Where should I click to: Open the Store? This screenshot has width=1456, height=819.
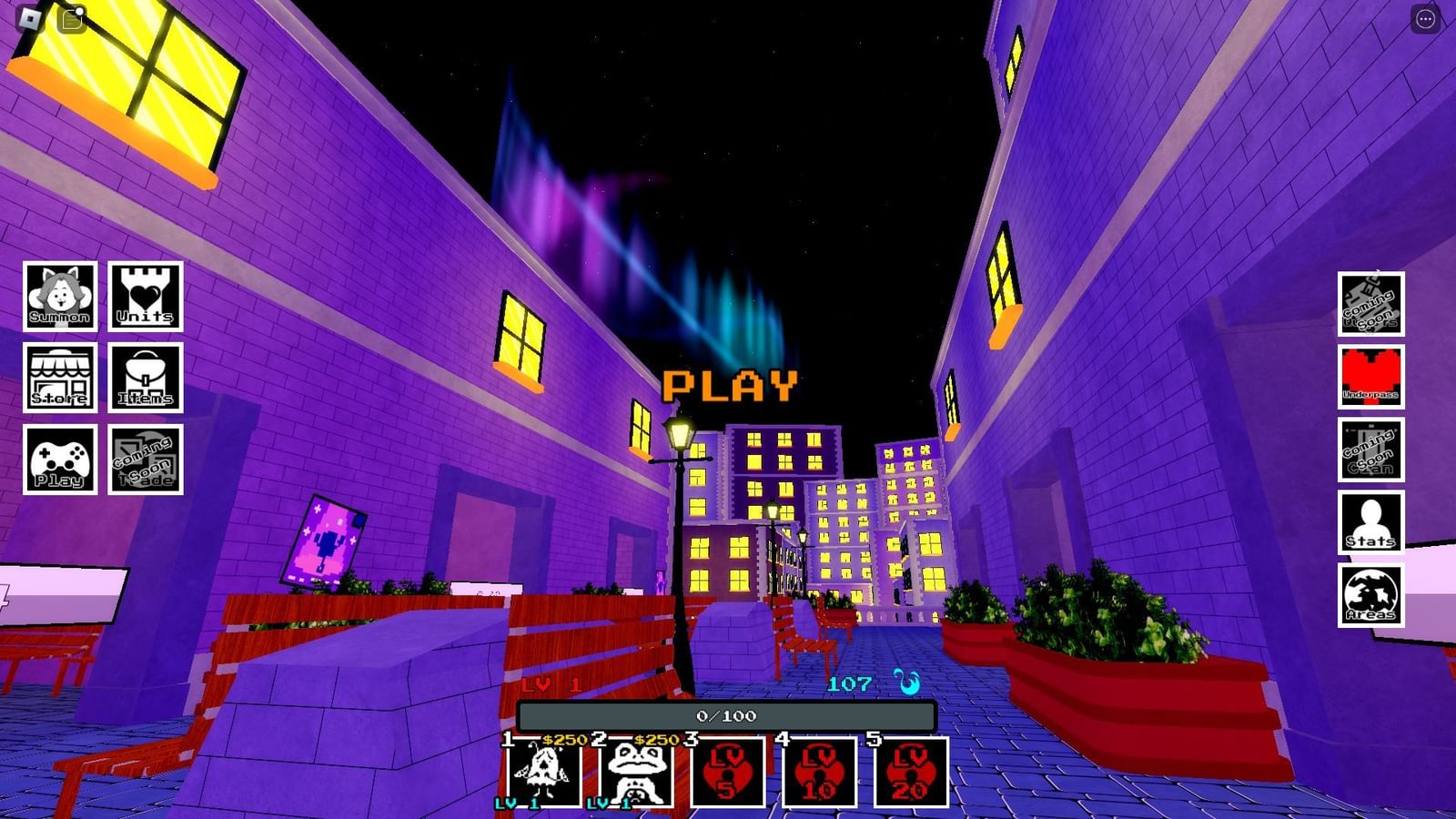[x=58, y=380]
